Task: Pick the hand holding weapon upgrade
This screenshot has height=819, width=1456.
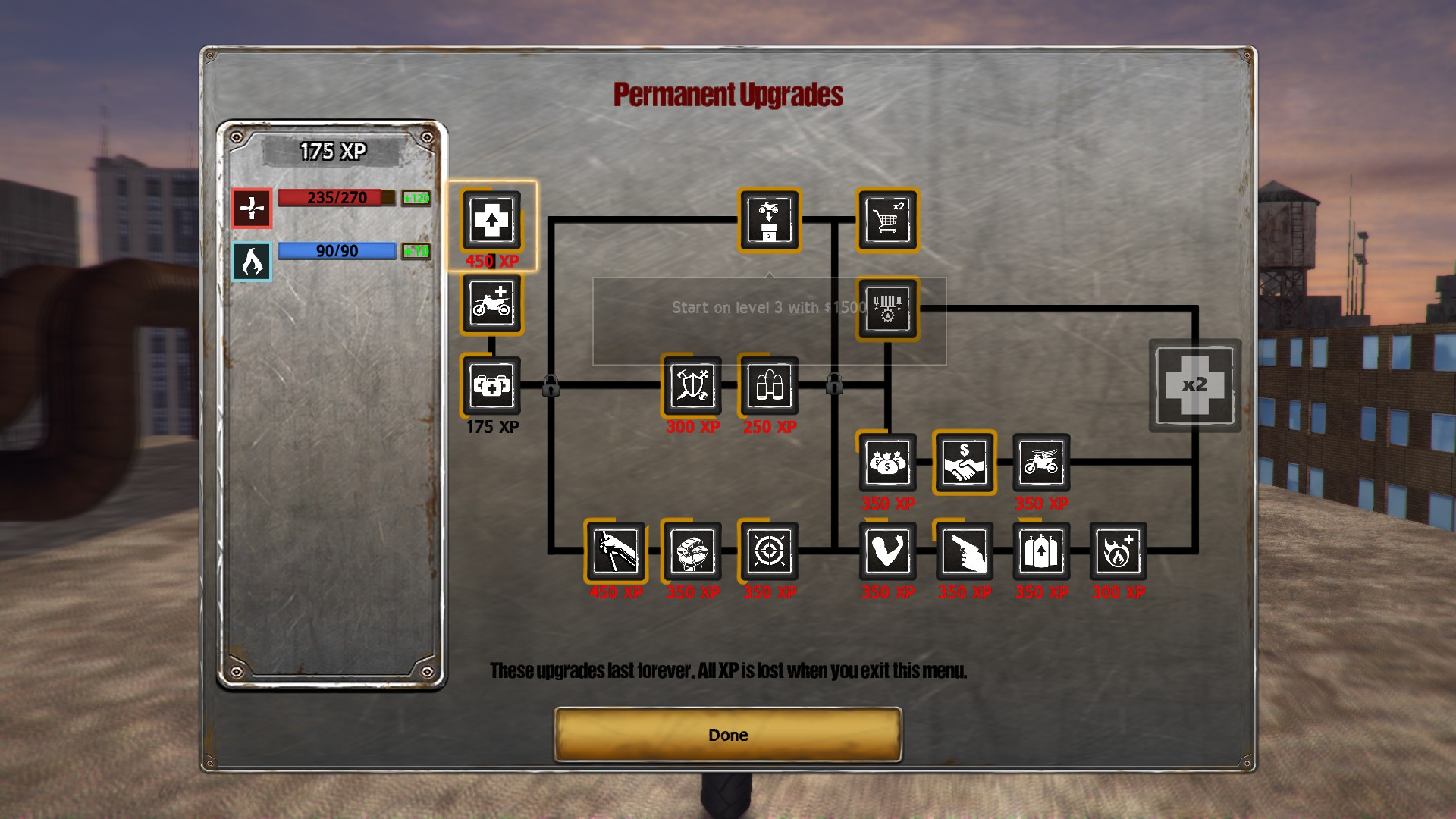Action: [x=615, y=551]
